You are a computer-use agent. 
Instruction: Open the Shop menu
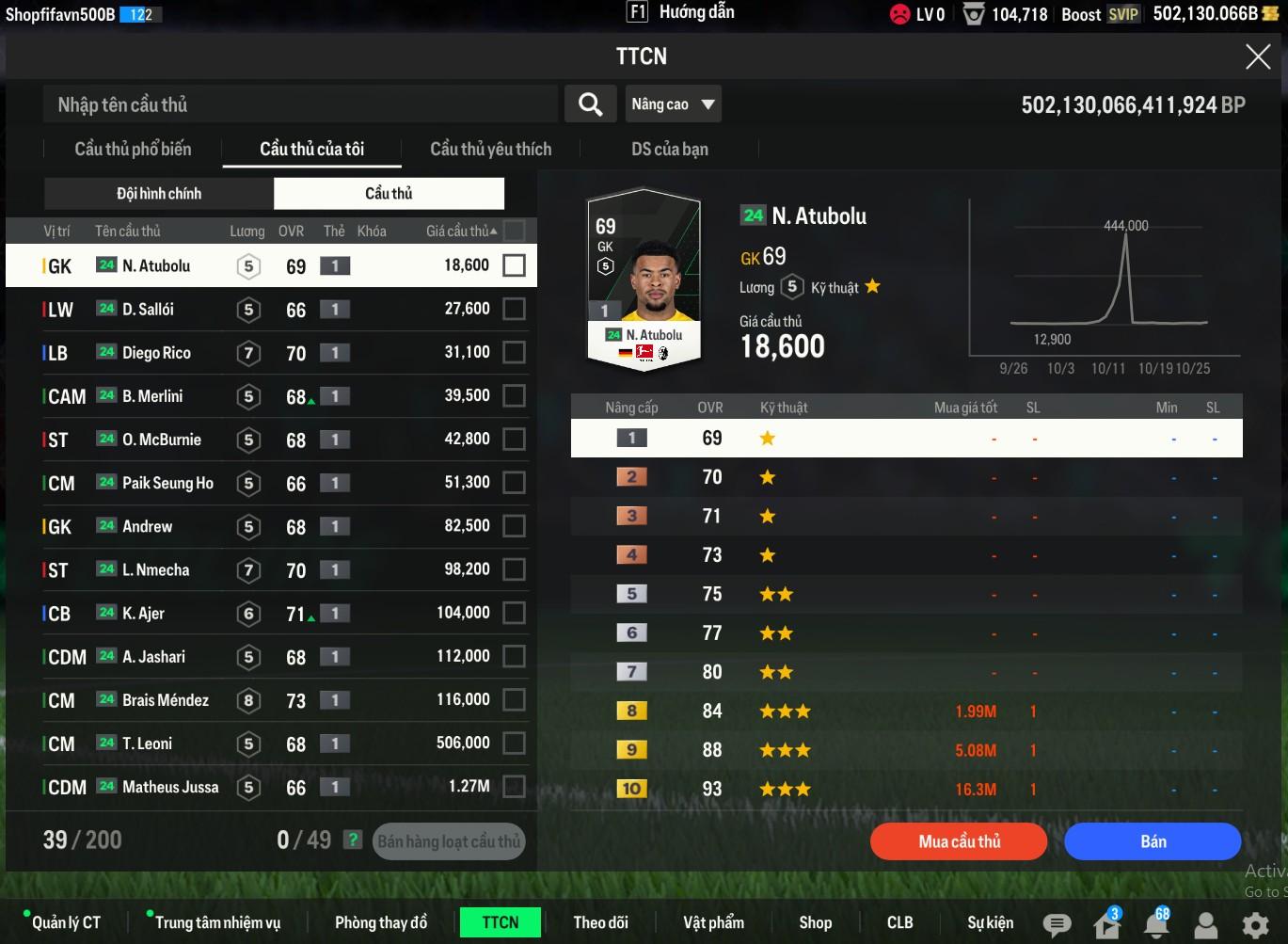[815, 922]
